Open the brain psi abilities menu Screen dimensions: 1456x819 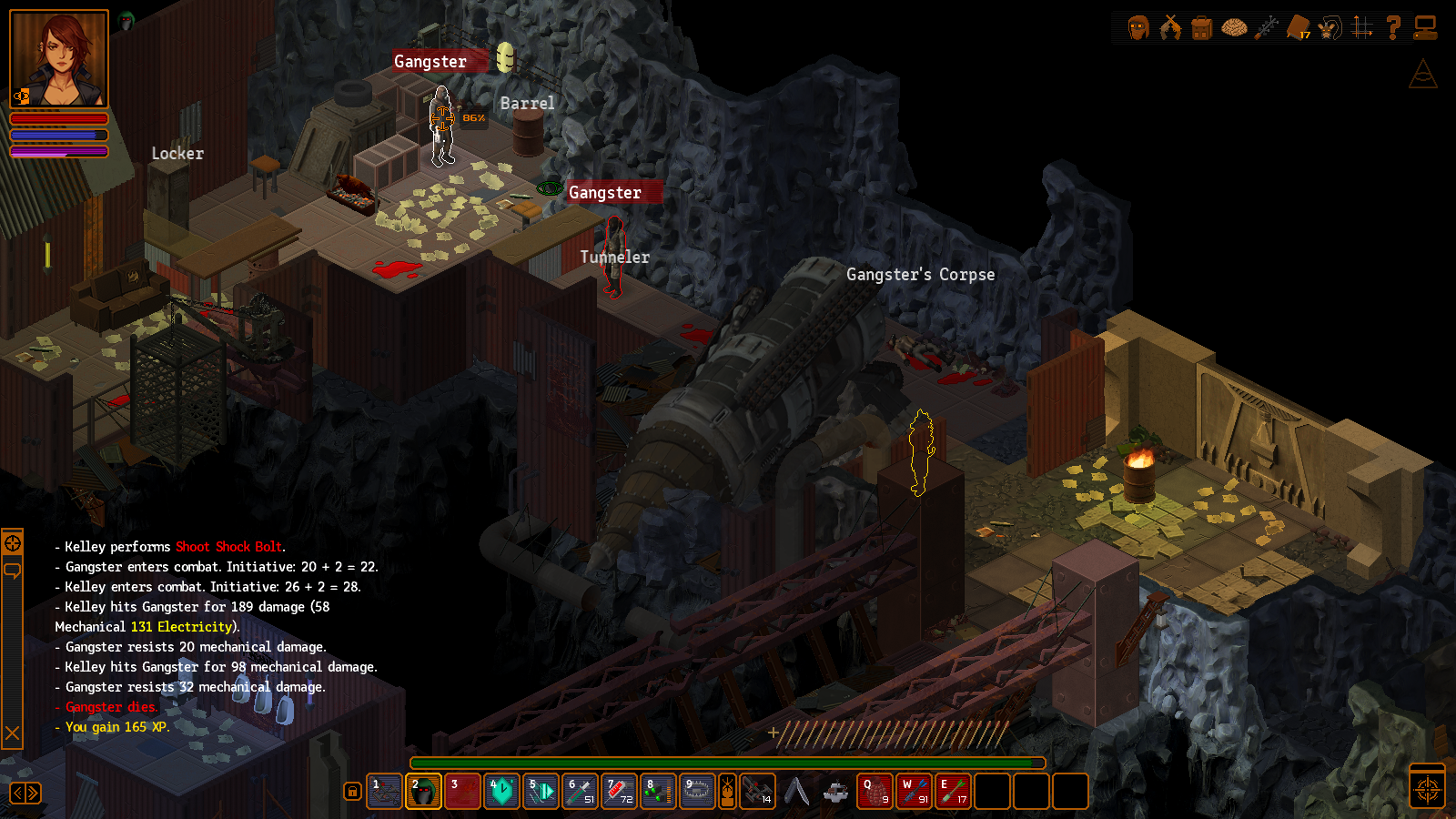click(x=1234, y=28)
